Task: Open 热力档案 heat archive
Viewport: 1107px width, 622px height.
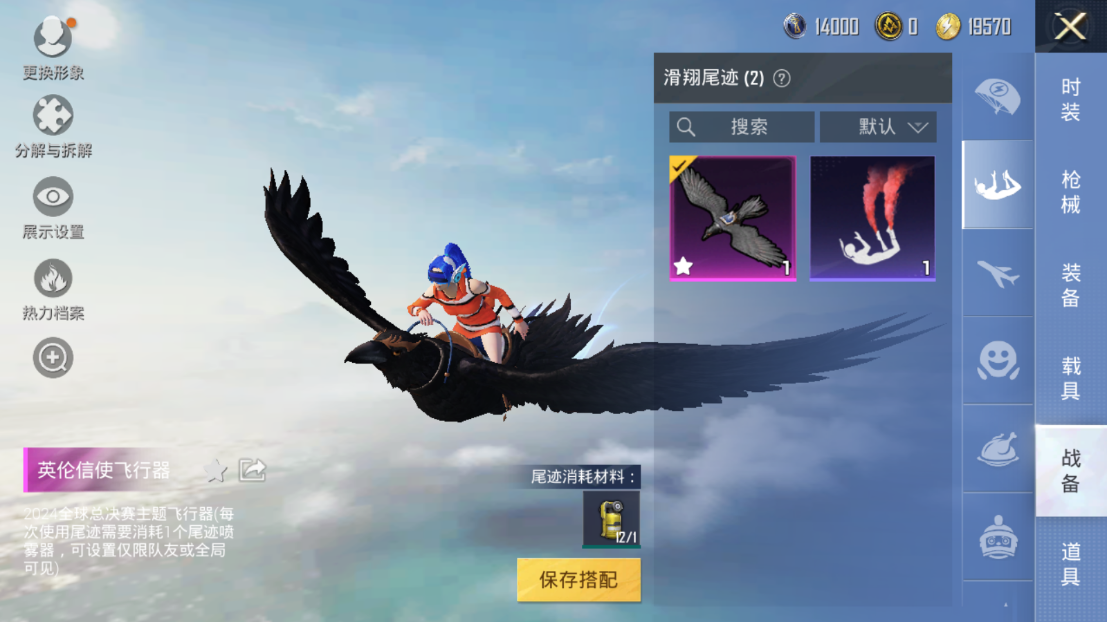Action: (x=53, y=287)
